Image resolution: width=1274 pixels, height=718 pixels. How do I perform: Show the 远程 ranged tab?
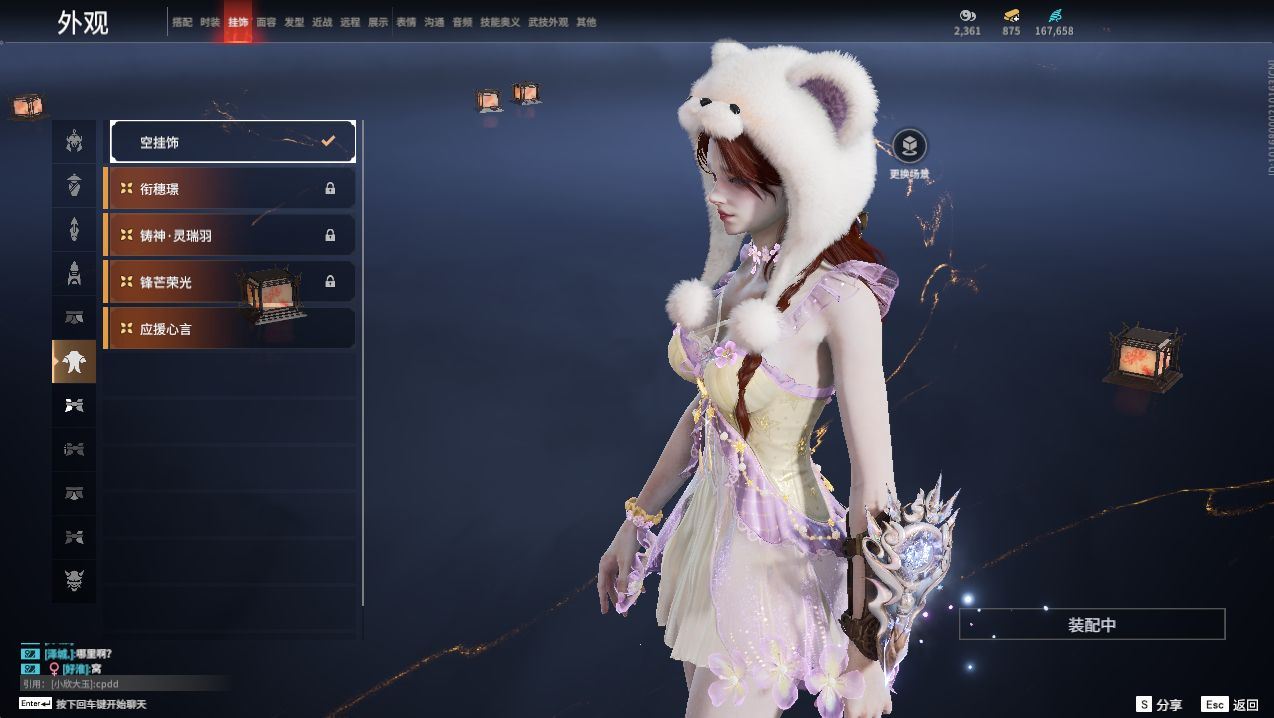point(350,22)
